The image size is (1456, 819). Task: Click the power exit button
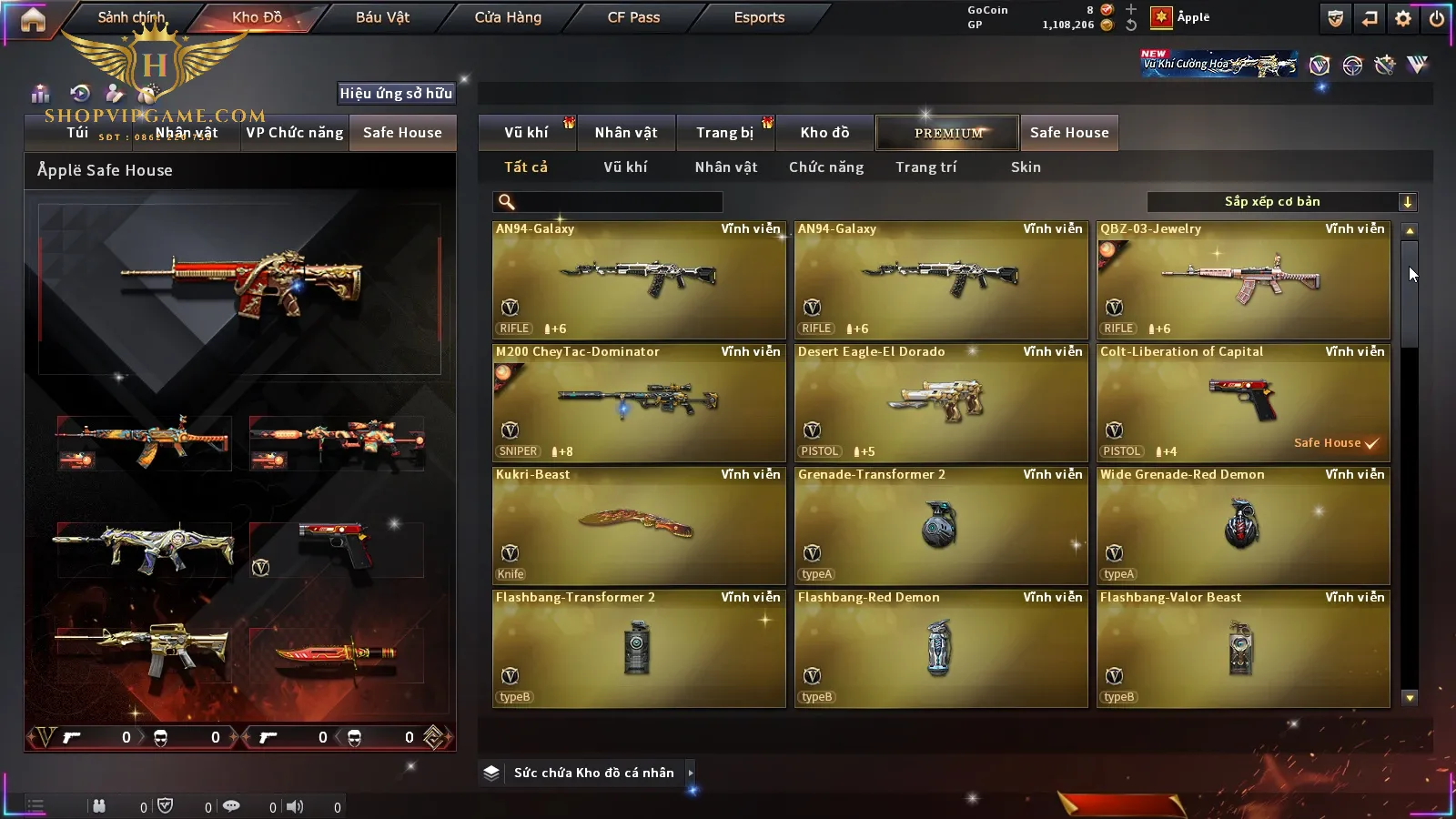[1437, 18]
